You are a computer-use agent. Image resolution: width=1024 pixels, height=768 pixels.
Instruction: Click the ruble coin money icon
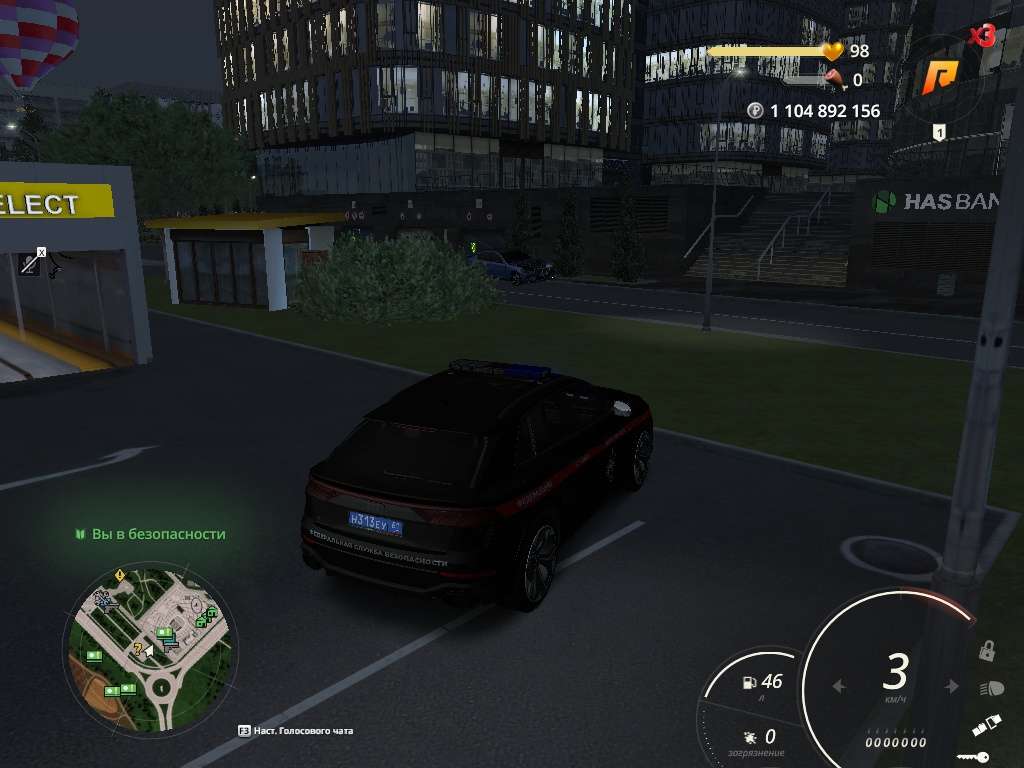(756, 111)
